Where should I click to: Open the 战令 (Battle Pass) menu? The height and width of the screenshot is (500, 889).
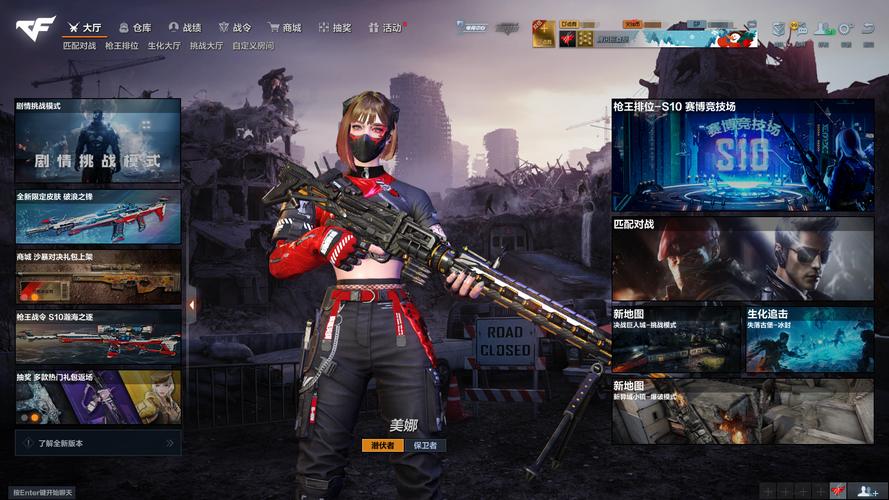tap(235, 28)
